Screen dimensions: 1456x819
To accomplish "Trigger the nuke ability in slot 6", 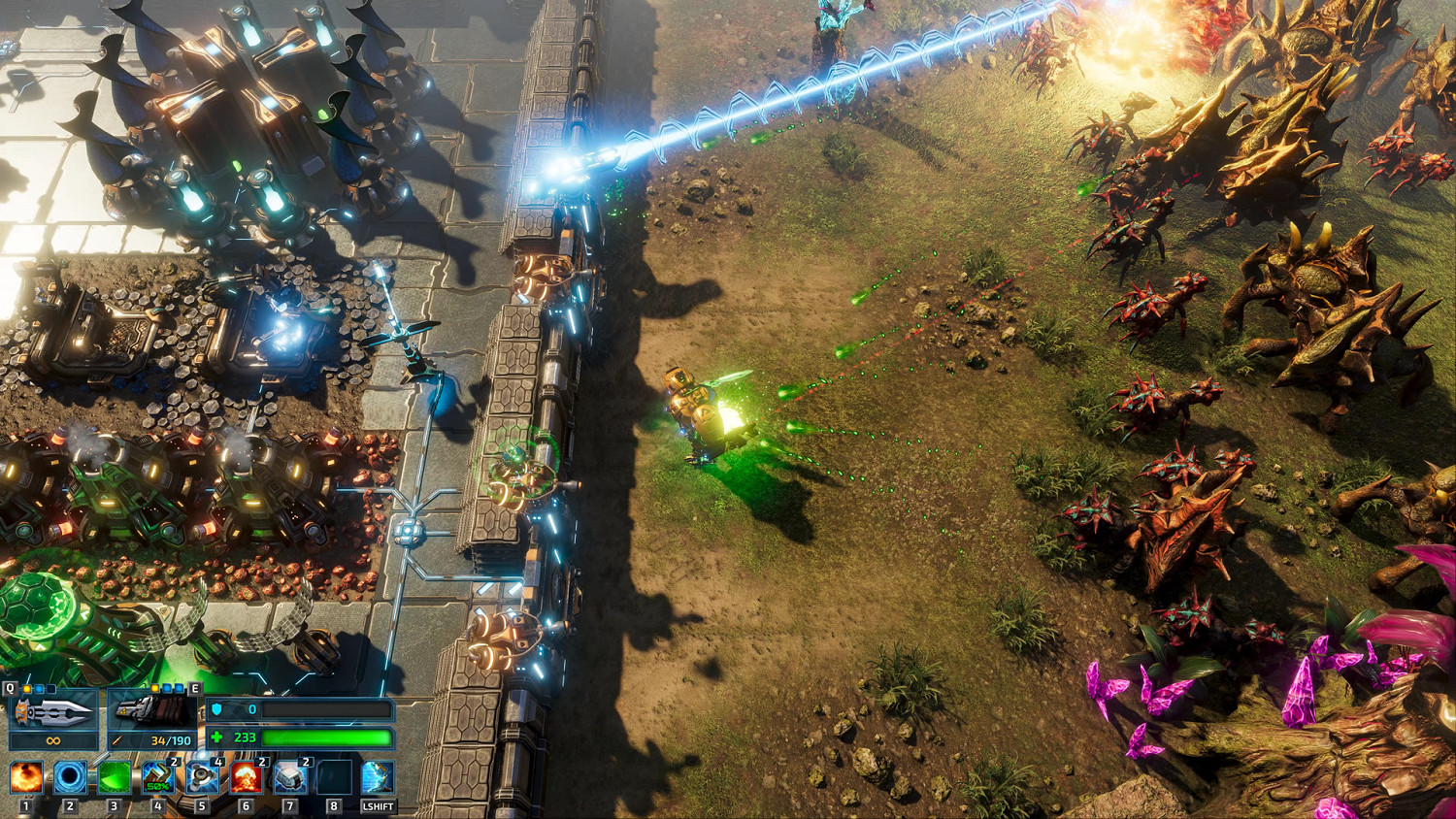I will coord(246,778).
